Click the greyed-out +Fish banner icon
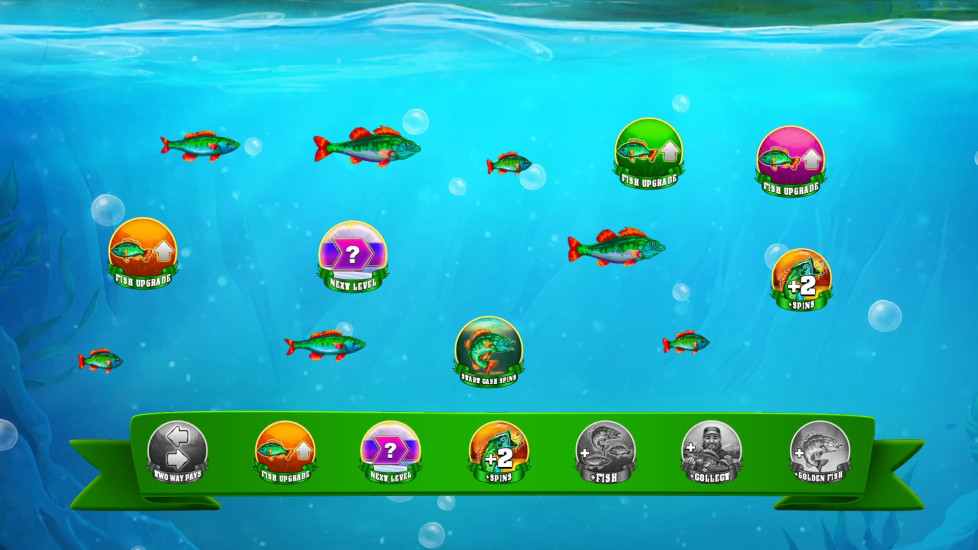This screenshot has width=978, height=550. [x=605, y=452]
